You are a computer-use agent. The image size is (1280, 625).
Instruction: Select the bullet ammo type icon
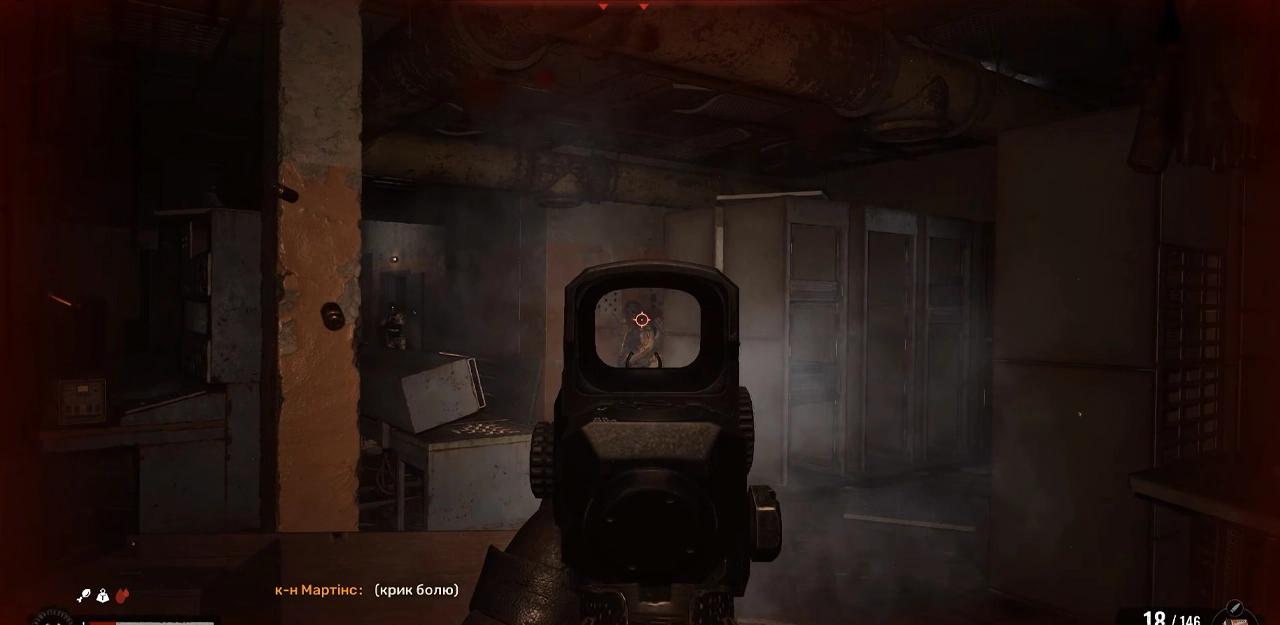1234,609
